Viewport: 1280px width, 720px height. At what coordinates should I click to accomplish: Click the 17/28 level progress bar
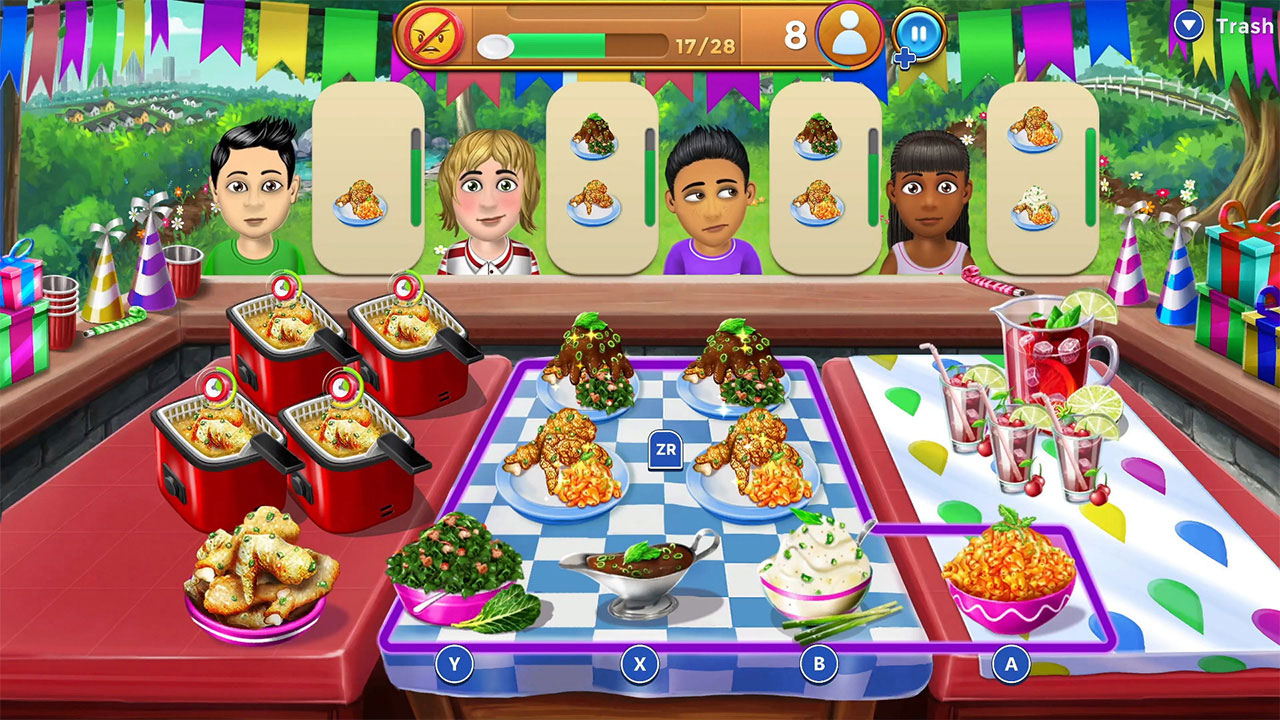coord(590,44)
